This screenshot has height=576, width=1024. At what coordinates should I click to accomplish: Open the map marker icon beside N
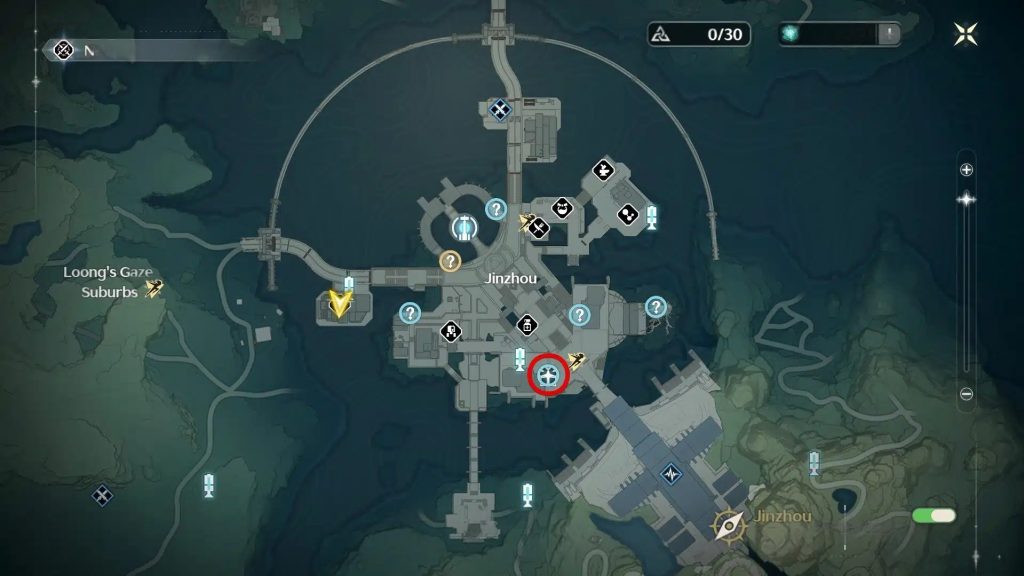click(x=64, y=49)
